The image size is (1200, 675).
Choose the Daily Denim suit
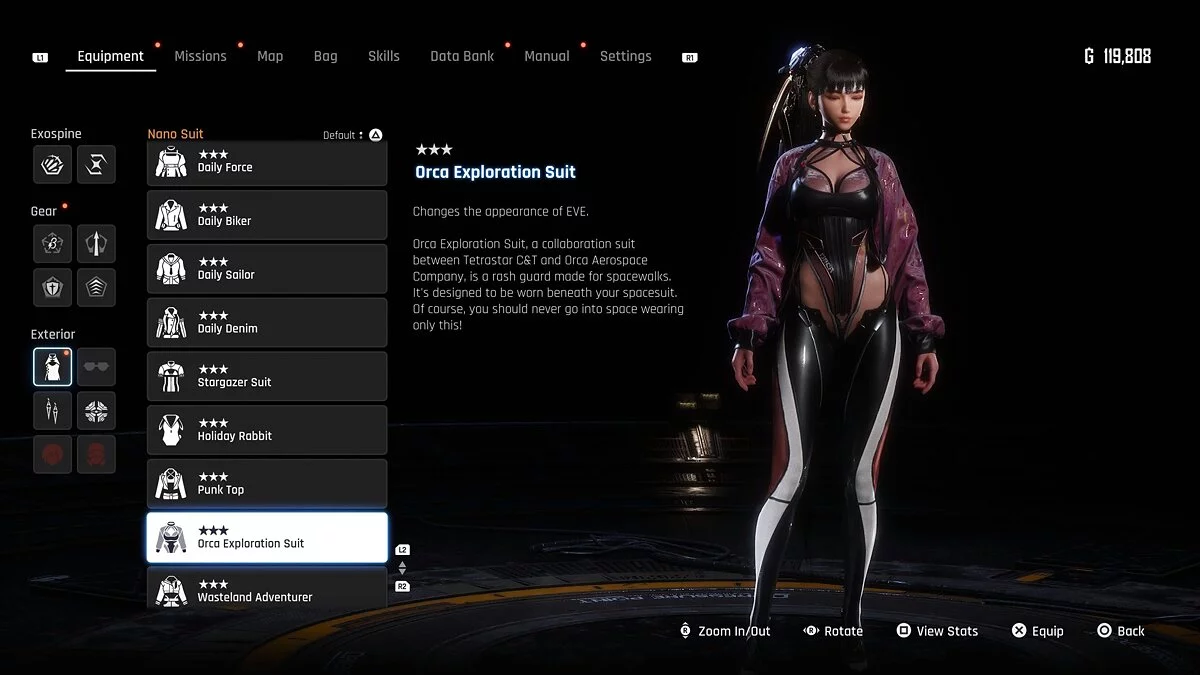tap(267, 323)
